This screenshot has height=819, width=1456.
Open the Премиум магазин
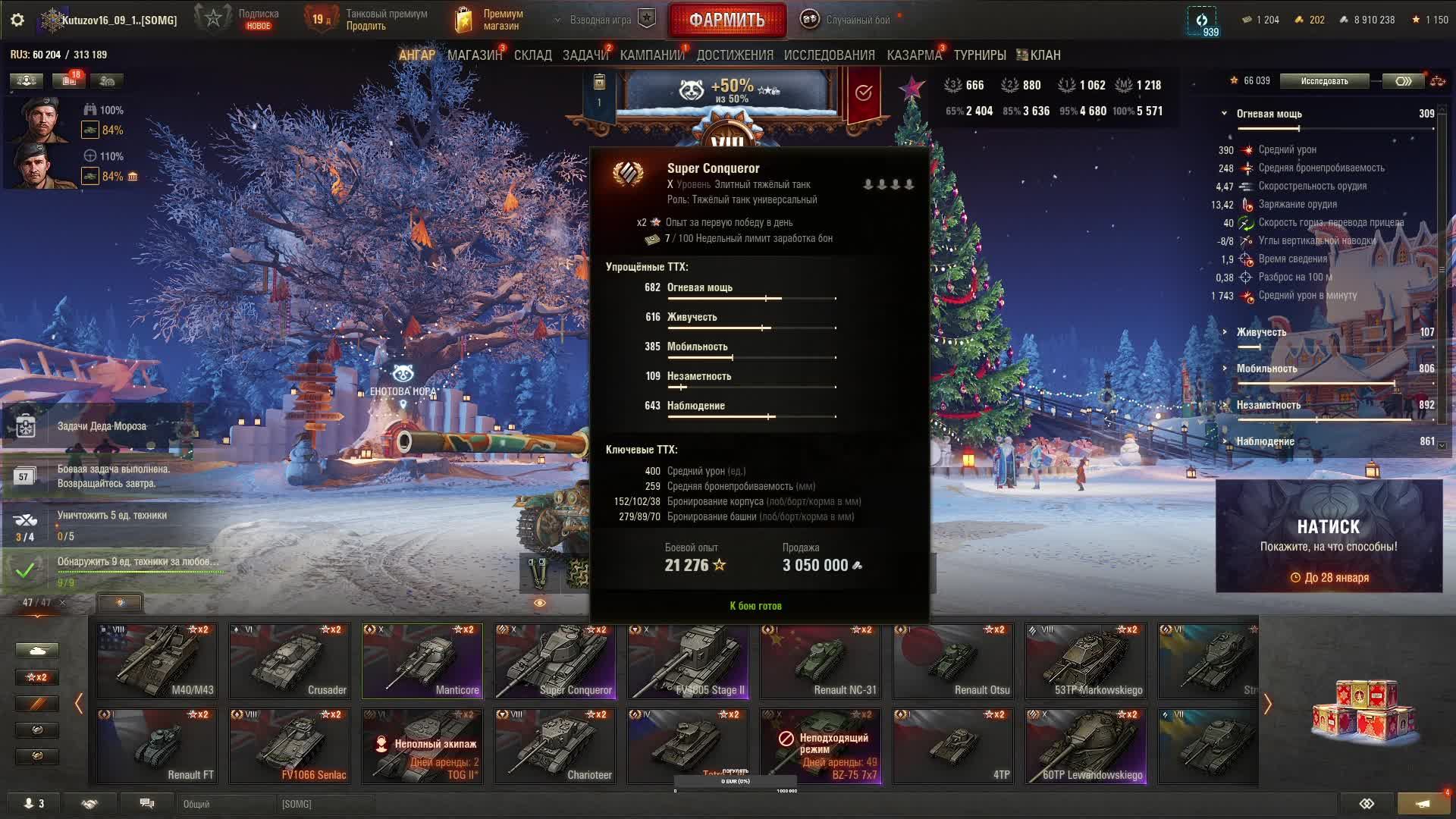491,20
